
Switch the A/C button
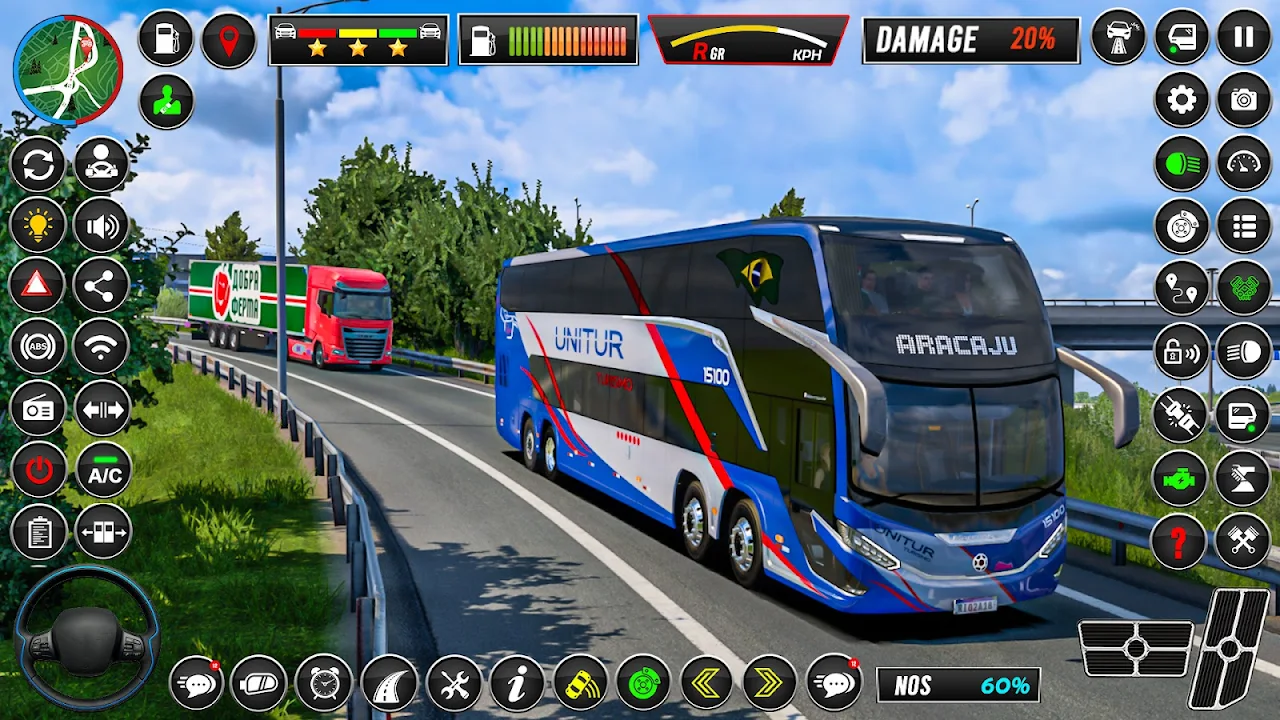click(103, 471)
